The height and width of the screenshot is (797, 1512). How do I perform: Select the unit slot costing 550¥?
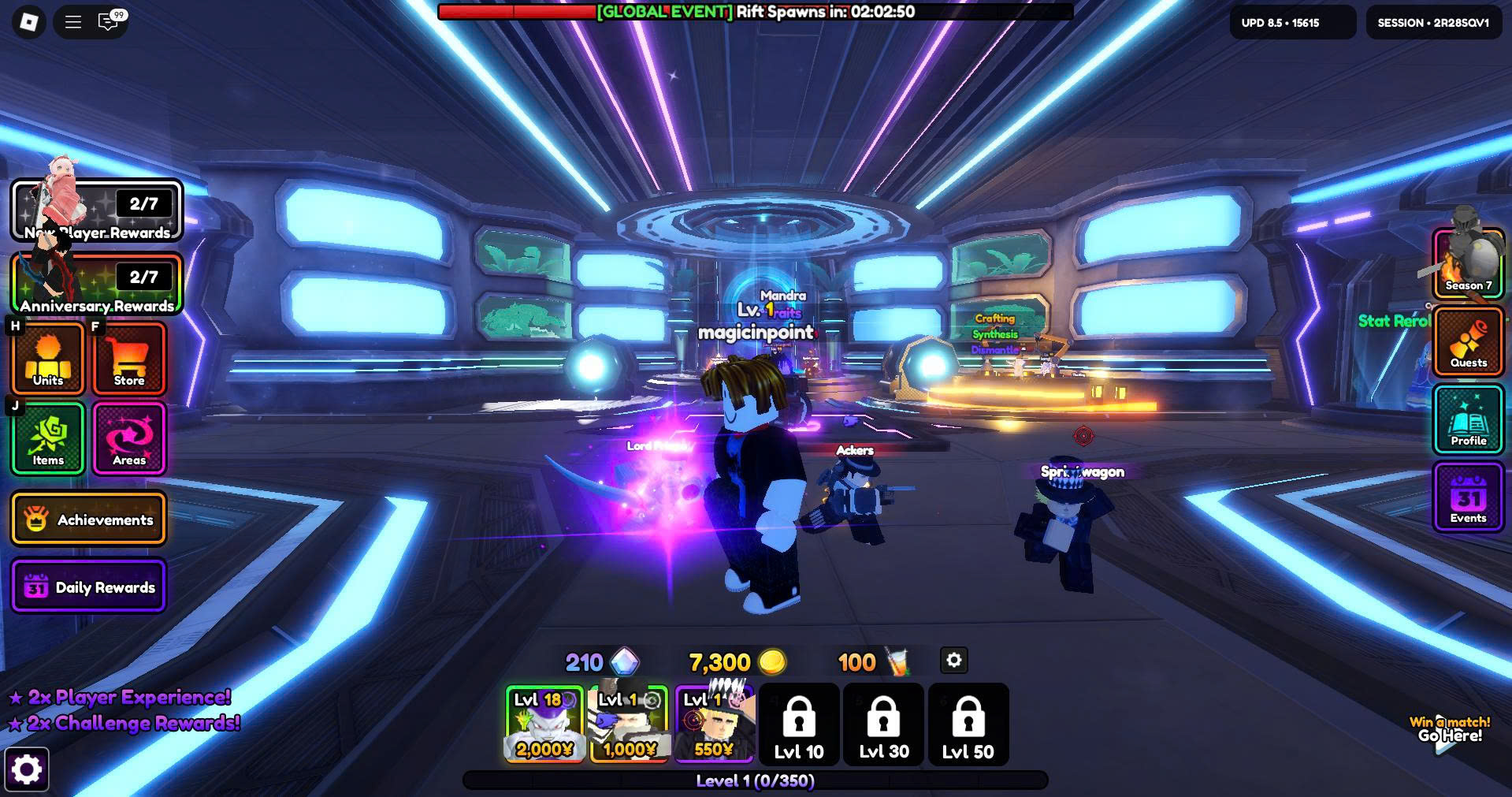(x=714, y=724)
